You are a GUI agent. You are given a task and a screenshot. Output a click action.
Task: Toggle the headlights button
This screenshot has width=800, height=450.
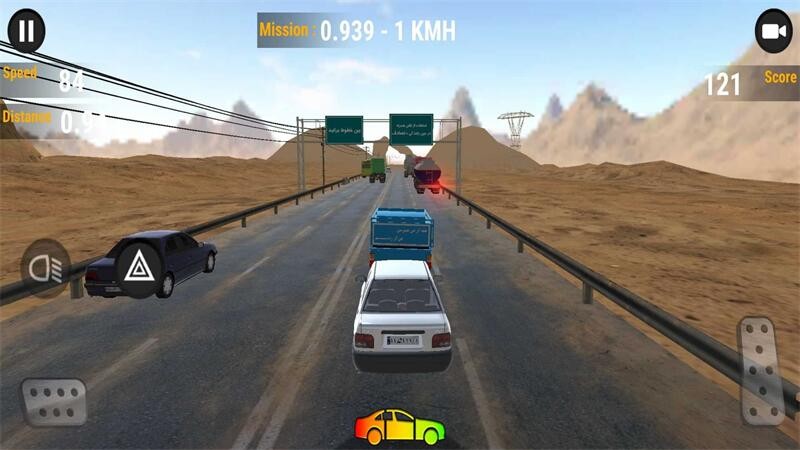46,267
